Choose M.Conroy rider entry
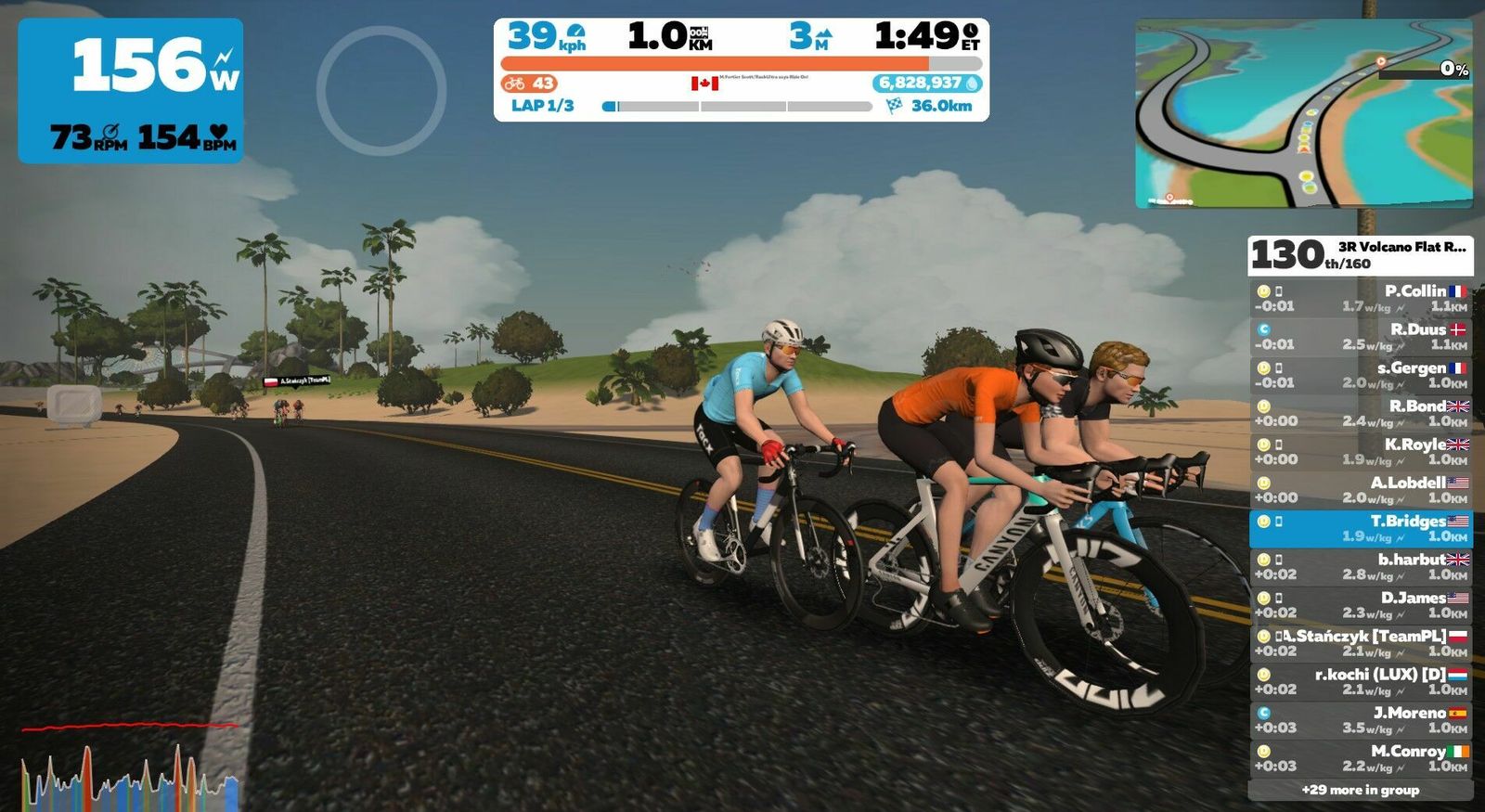Screen dimensions: 1485x812 (1360, 758)
